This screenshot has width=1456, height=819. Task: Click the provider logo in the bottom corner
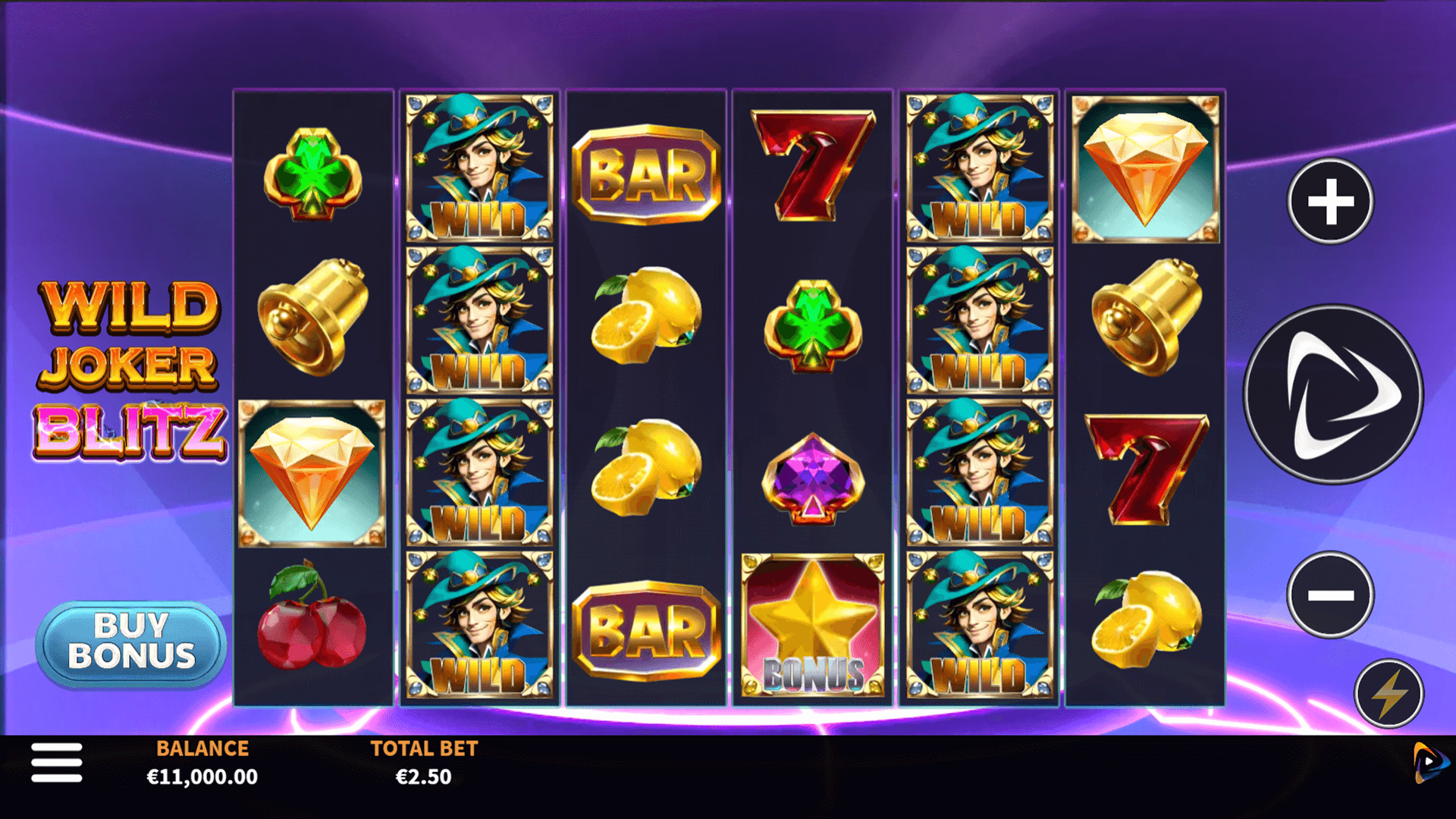coord(1429,762)
